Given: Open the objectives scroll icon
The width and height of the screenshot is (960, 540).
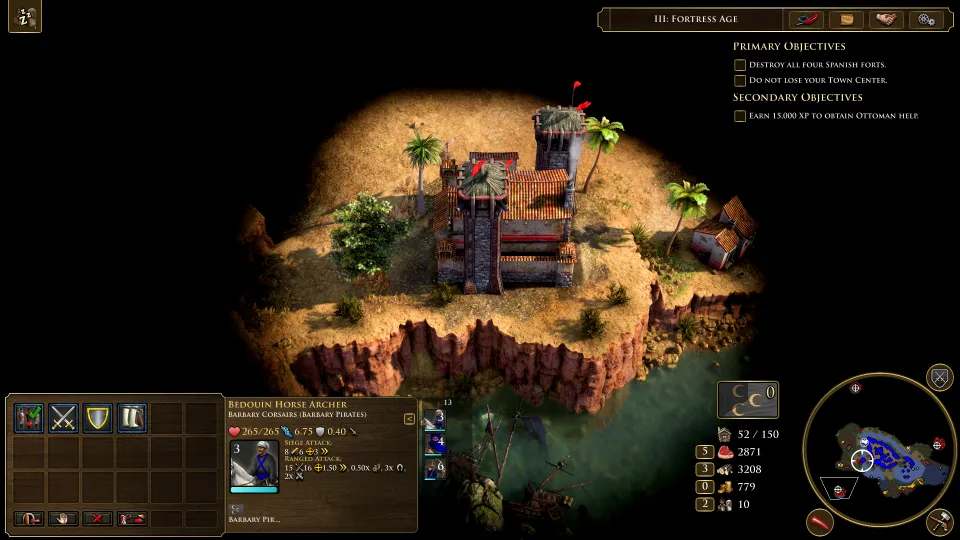Looking at the screenshot, I should pos(846,19).
